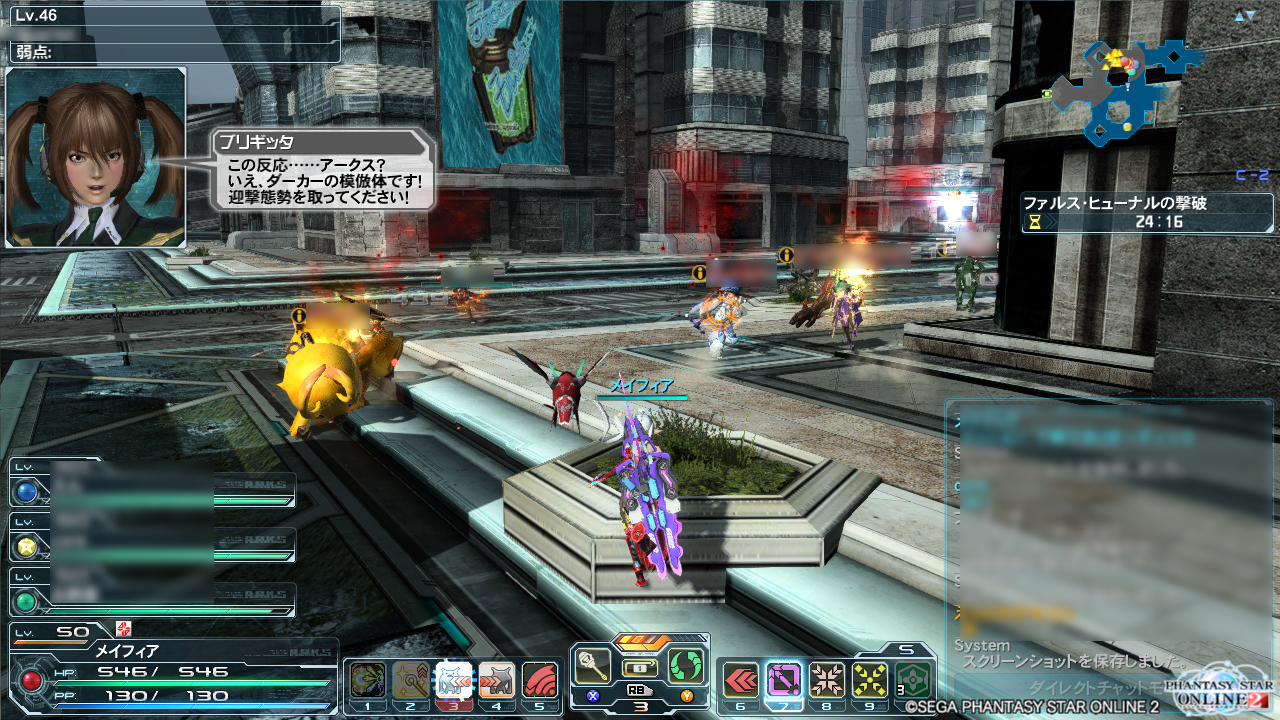This screenshot has width=1280, height=720.
Task: Activate the red wave skill slot 5
Action: (540, 680)
